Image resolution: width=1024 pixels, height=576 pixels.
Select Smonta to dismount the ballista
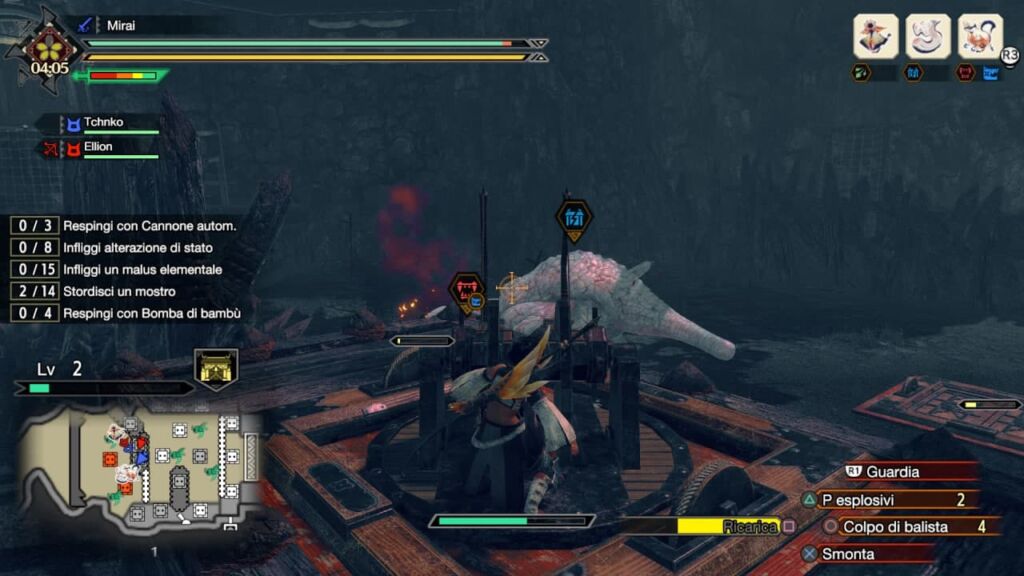pos(848,553)
